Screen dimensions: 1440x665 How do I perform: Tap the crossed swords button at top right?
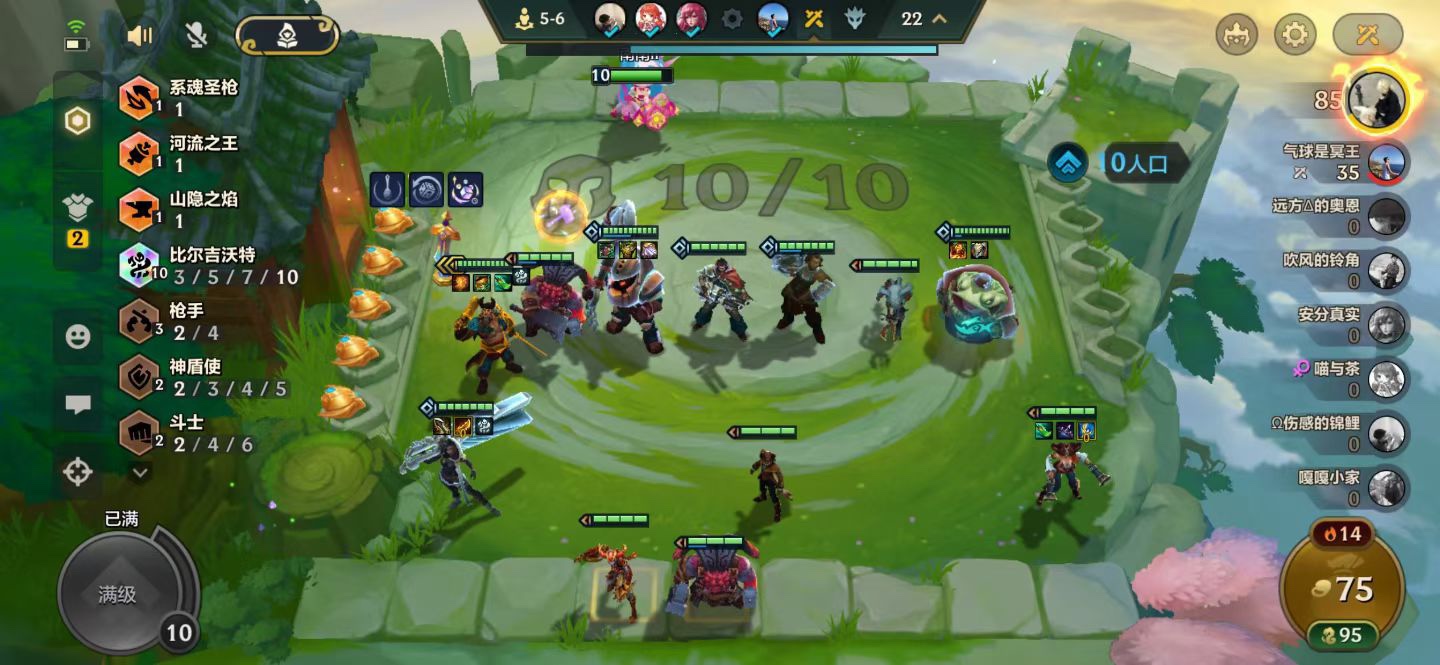(x=1367, y=36)
